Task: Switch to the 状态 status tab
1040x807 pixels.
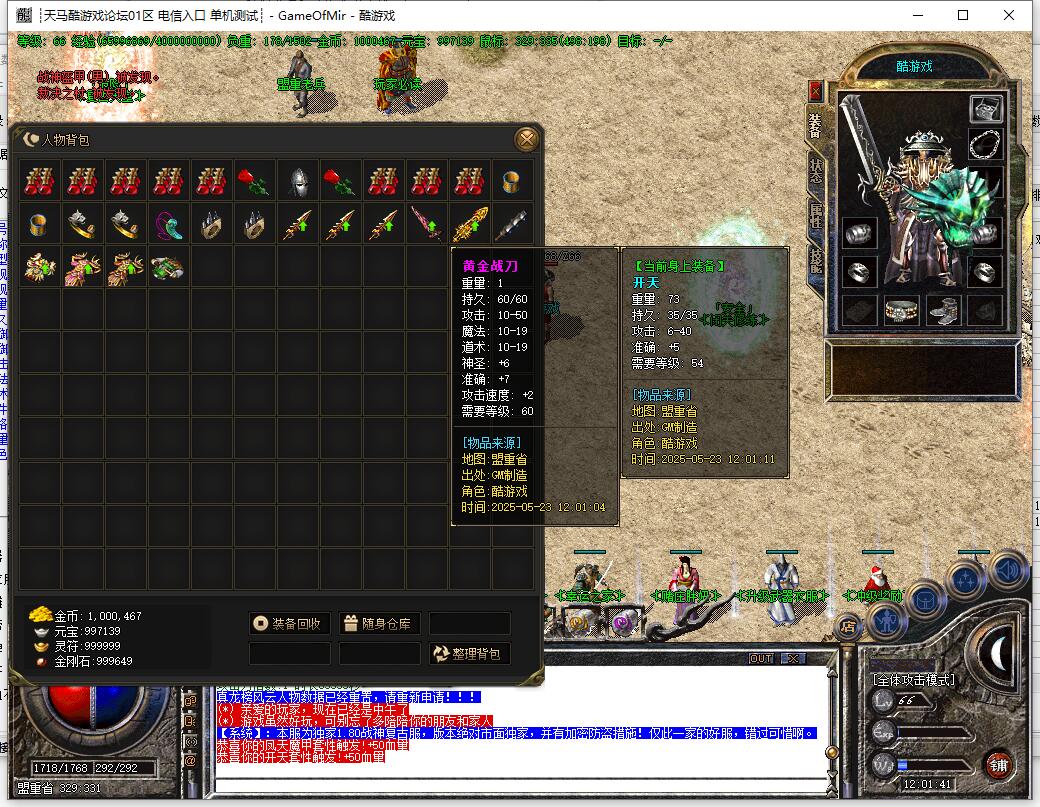Action: coord(815,170)
